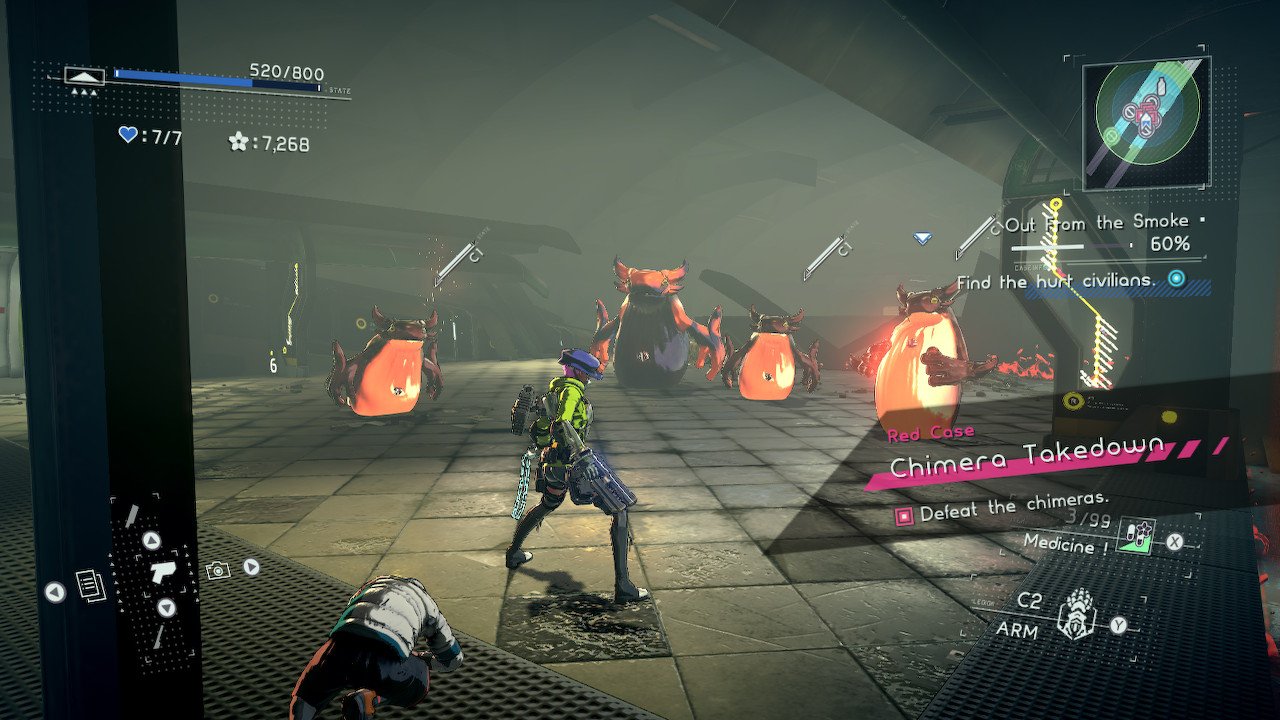Click the Find the hurt civilians objective
The image size is (1280, 720).
pyautogui.click(x=1056, y=282)
